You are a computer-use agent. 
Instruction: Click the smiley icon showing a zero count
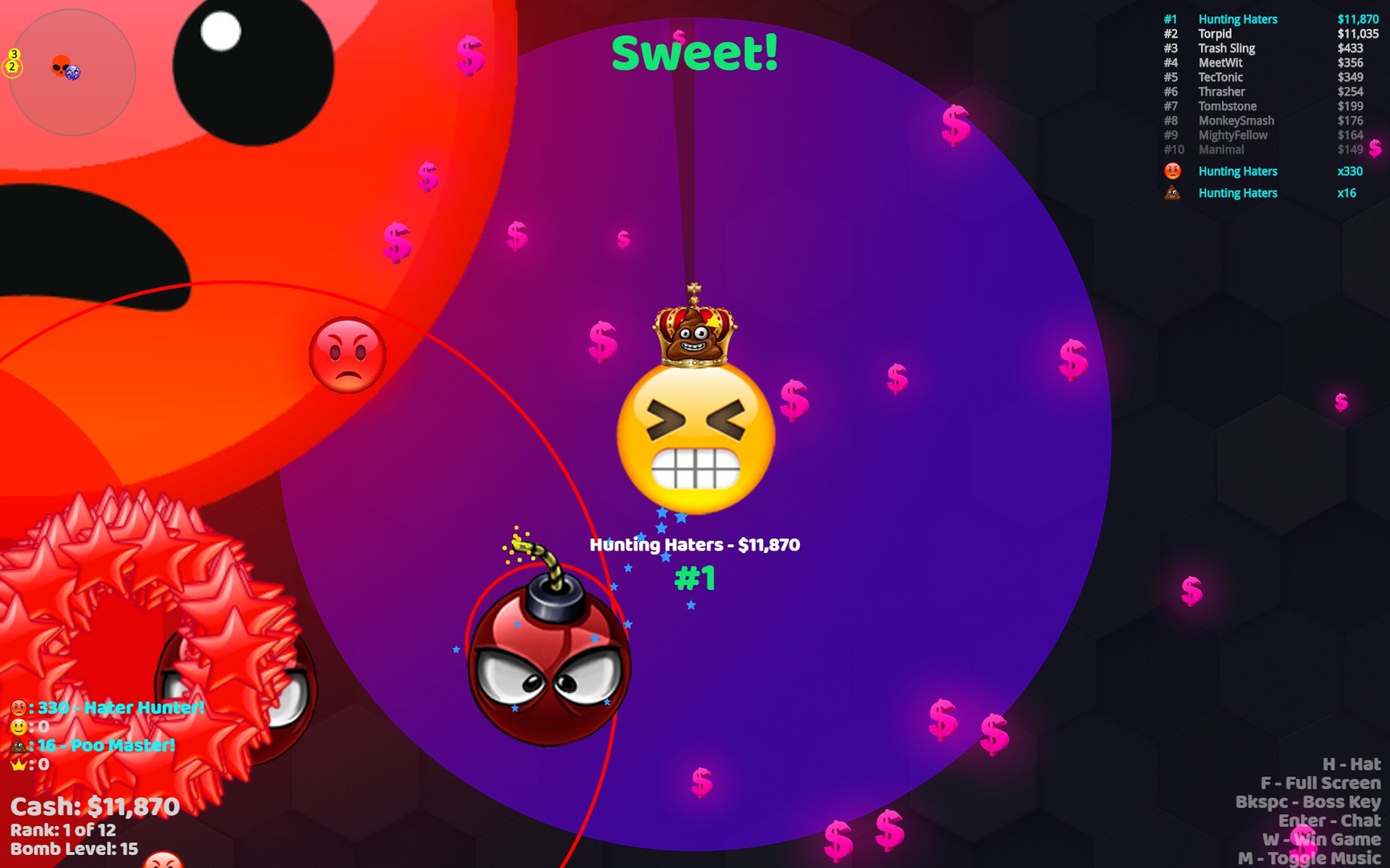[18, 726]
